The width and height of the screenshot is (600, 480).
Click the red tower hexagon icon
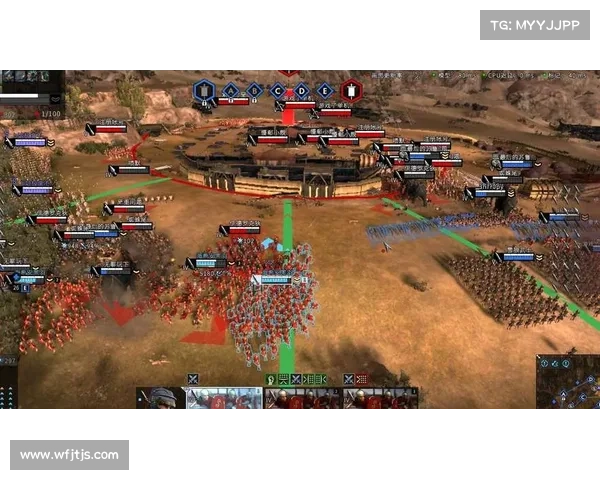pos(351,91)
